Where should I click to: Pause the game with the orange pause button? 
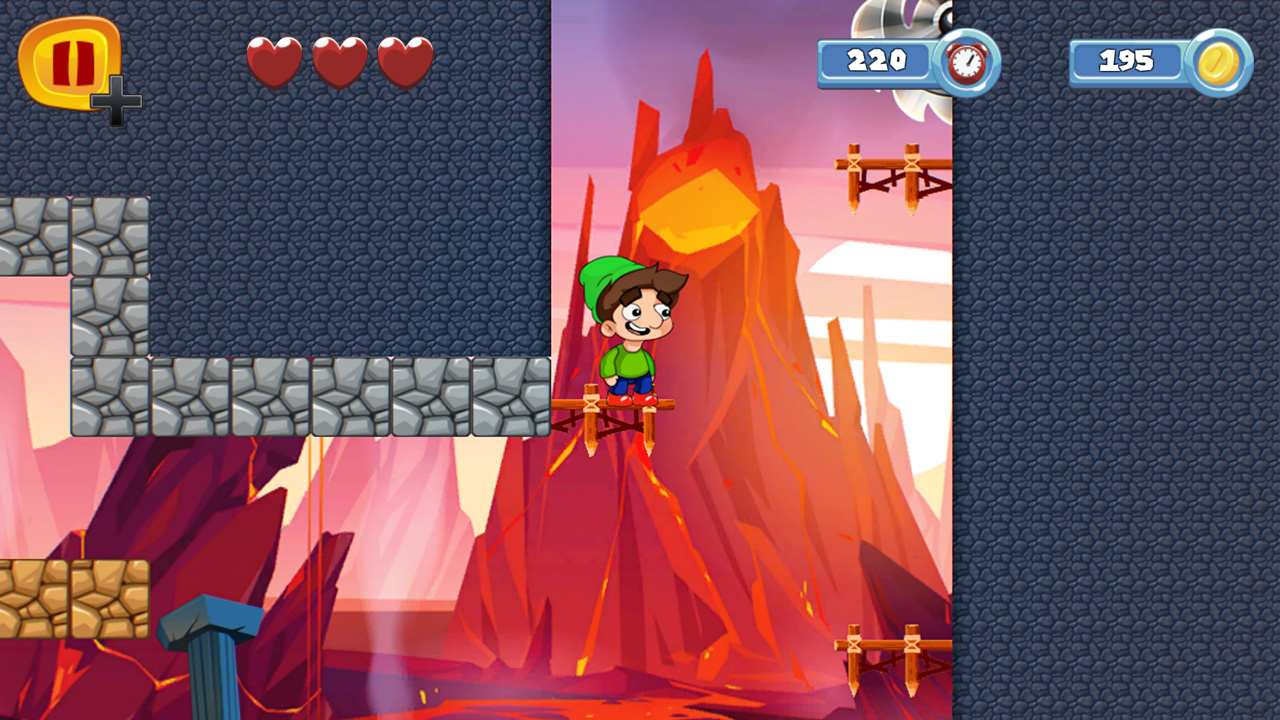point(68,62)
